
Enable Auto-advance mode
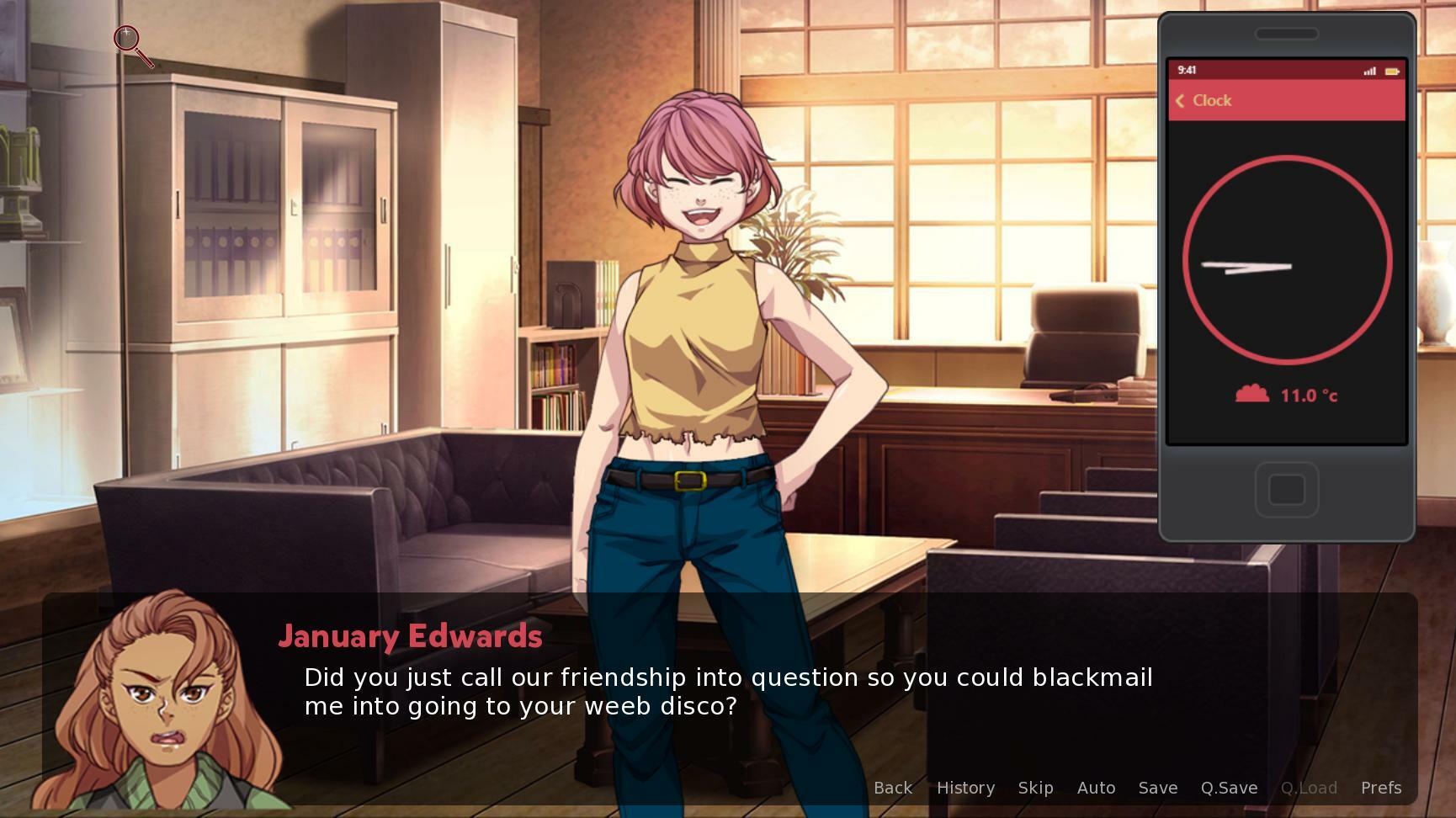click(1096, 788)
